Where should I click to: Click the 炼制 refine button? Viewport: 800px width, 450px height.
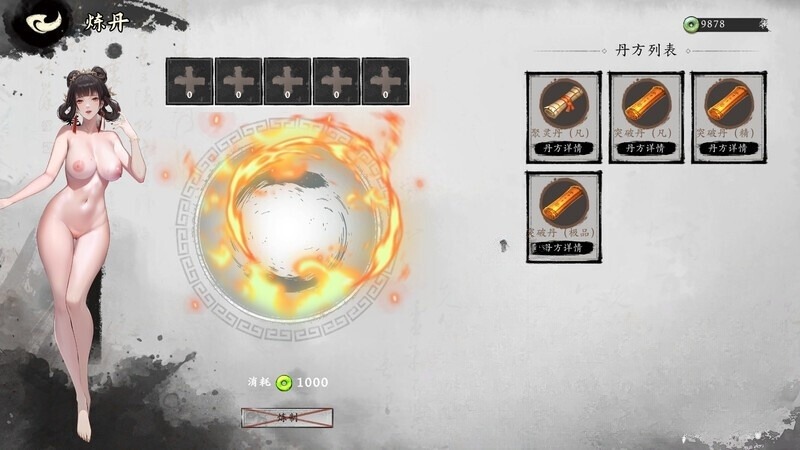click(x=287, y=417)
